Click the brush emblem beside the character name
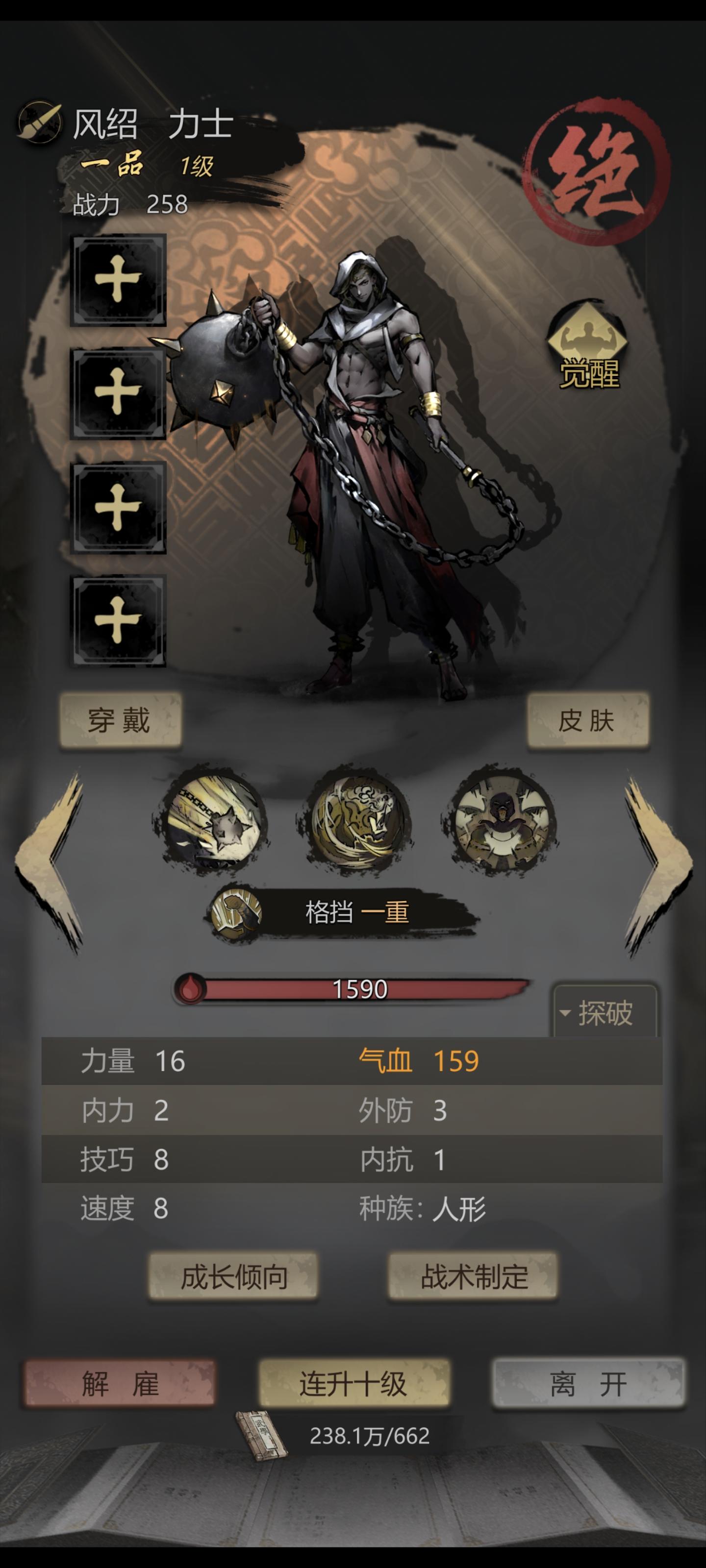706x1568 pixels. pyautogui.click(x=38, y=119)
